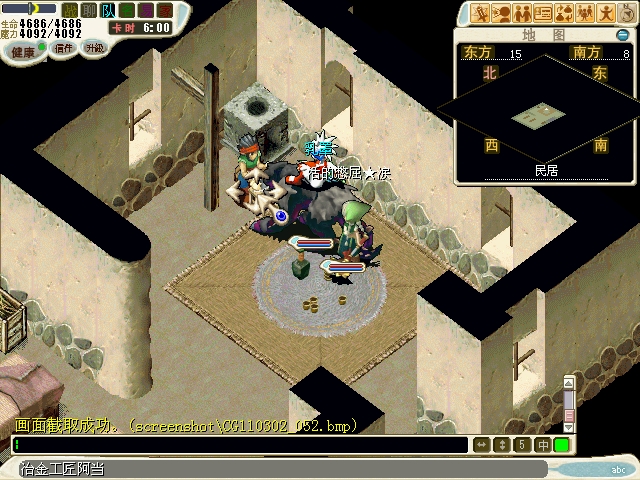Image resolution: width=640 pixels, height=480 pixels.
Task: Toggle the 名 name card button
Action: (x=127, y=10)
